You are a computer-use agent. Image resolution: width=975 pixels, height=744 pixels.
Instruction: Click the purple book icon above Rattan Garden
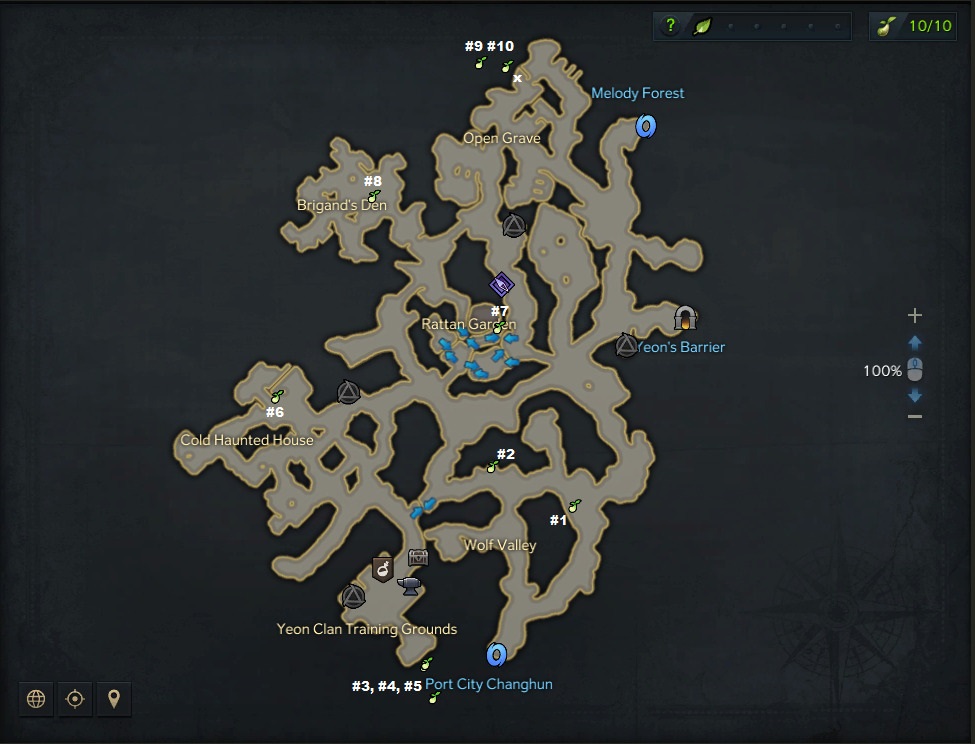502,286
